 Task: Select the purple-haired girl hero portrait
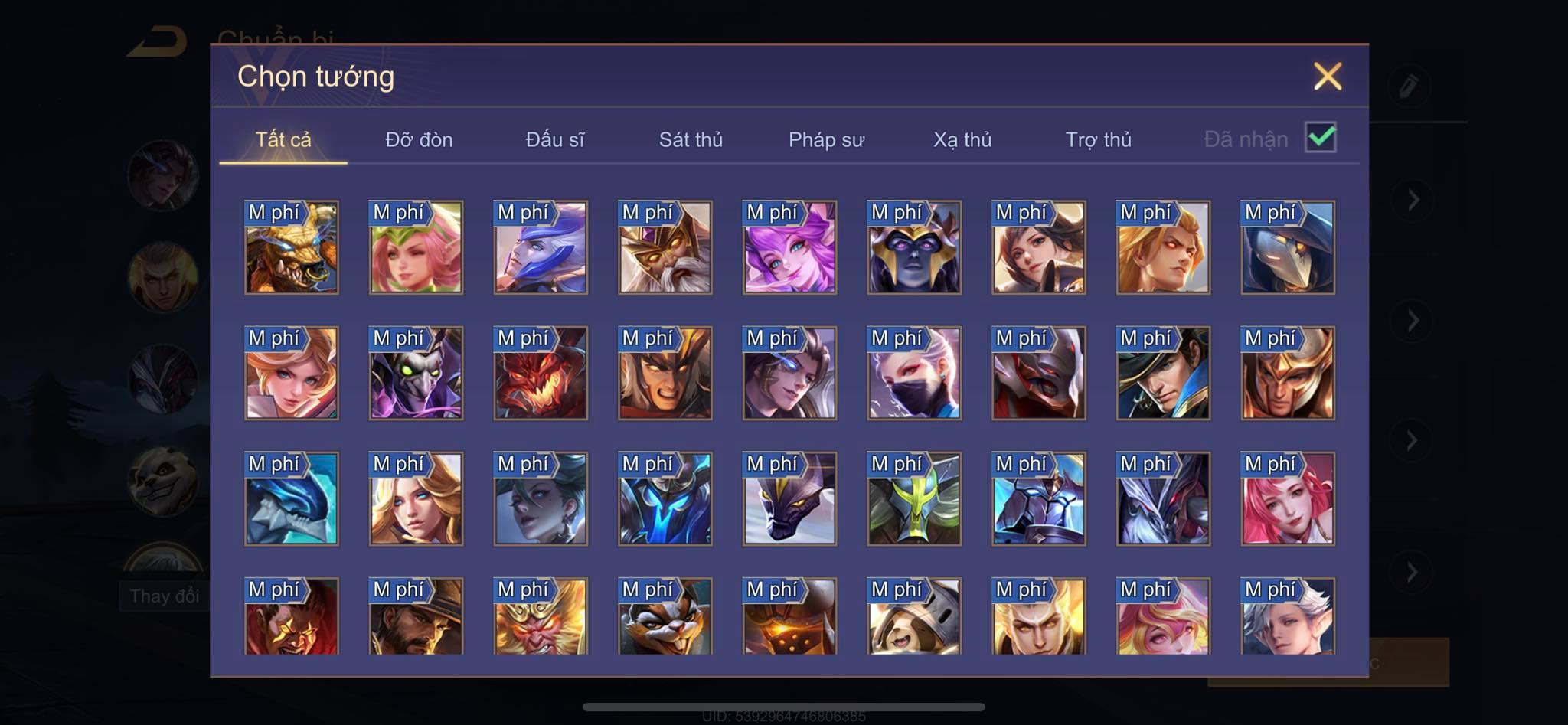point(789,247)
